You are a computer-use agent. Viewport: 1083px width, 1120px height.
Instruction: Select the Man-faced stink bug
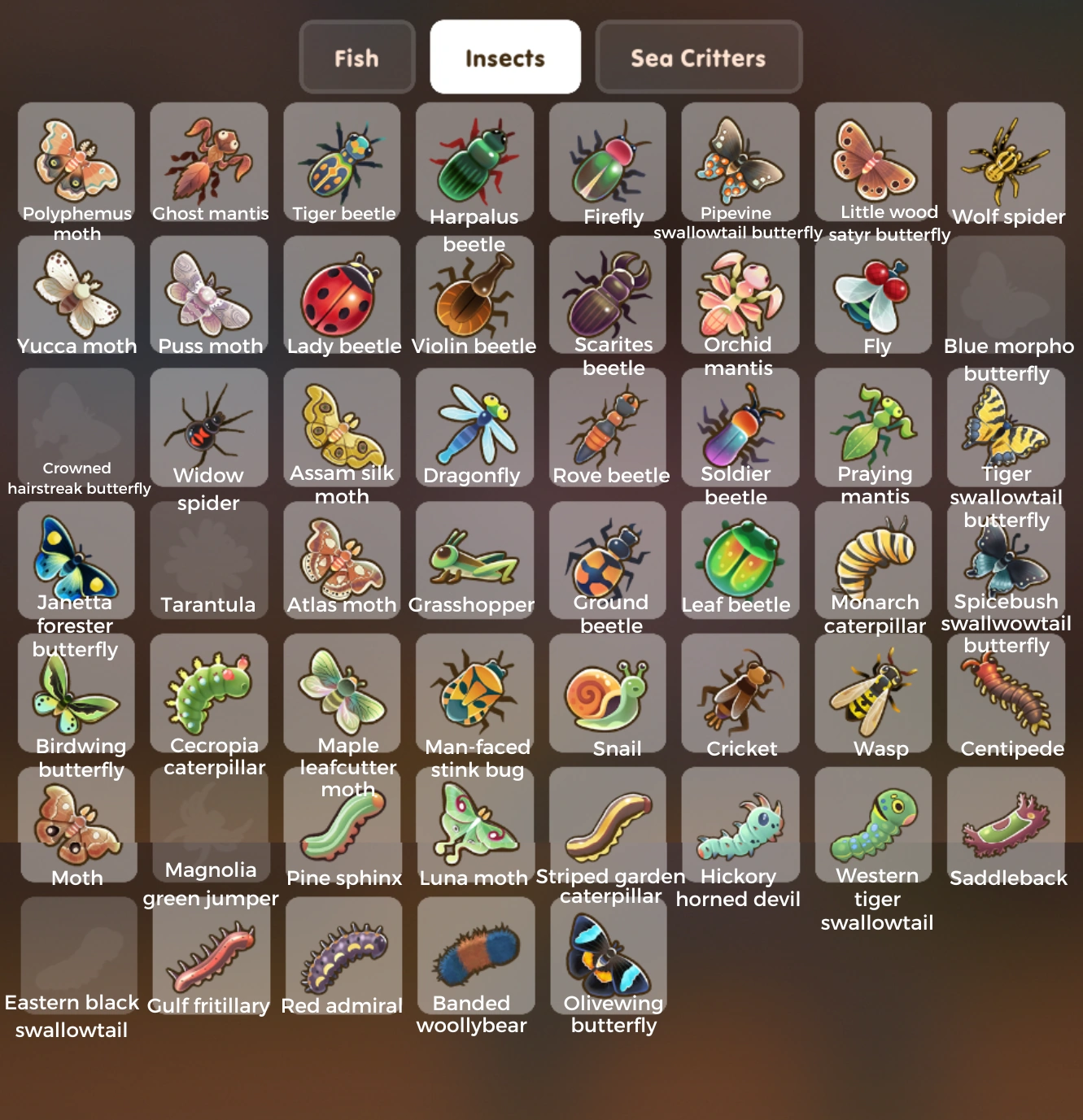point(474,691)
